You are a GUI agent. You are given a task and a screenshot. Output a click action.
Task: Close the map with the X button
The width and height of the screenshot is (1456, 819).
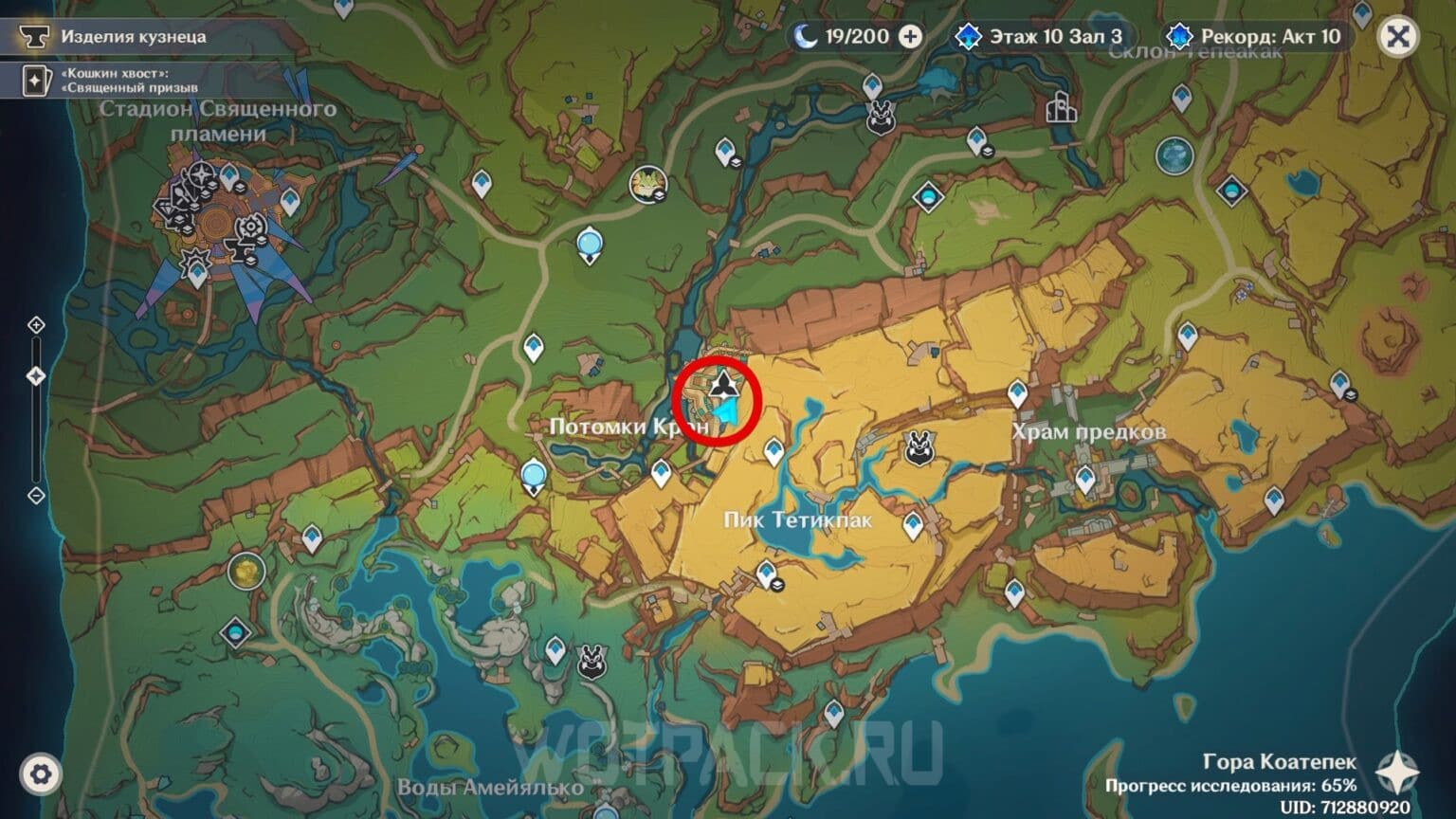(1399, 36)
